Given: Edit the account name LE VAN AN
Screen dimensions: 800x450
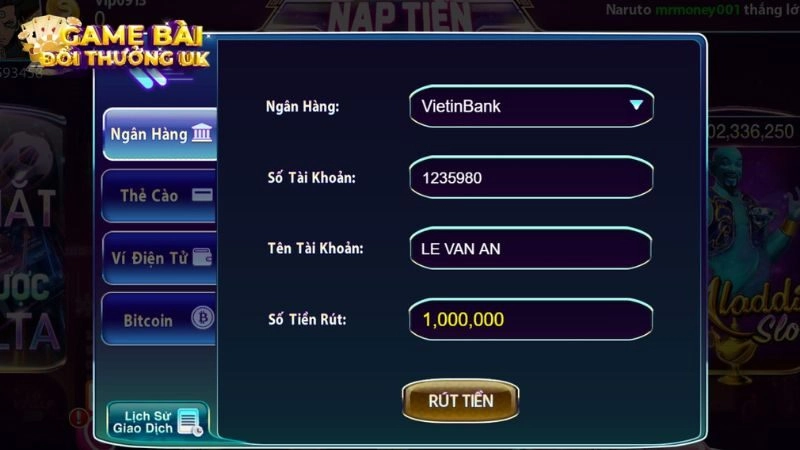Looking at the screenshot, I should point(531,248).
